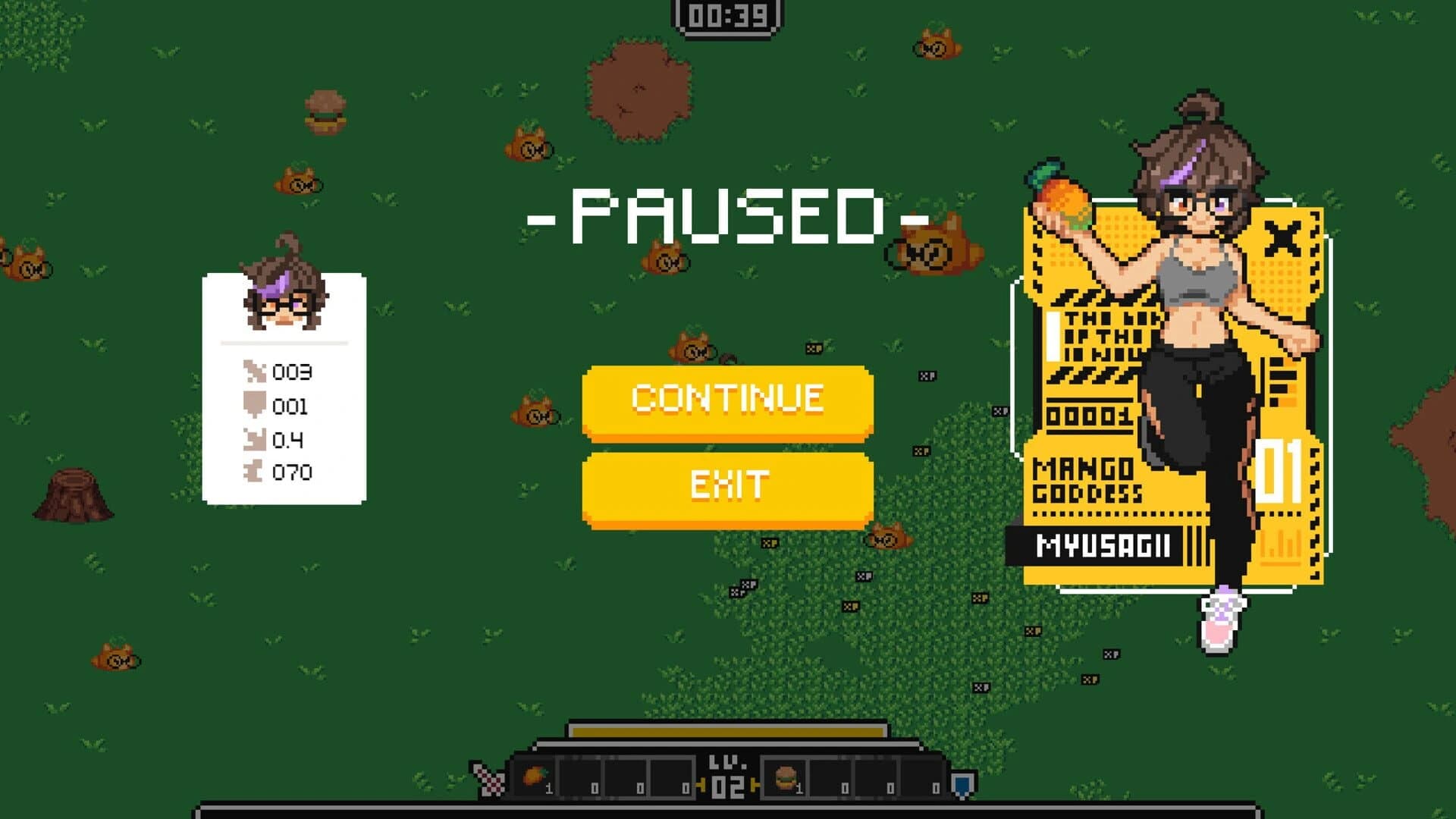Screen dimensions: 1456x819
Task: Click the shield icon on the hotbar's right end
Action: [963, 782]
